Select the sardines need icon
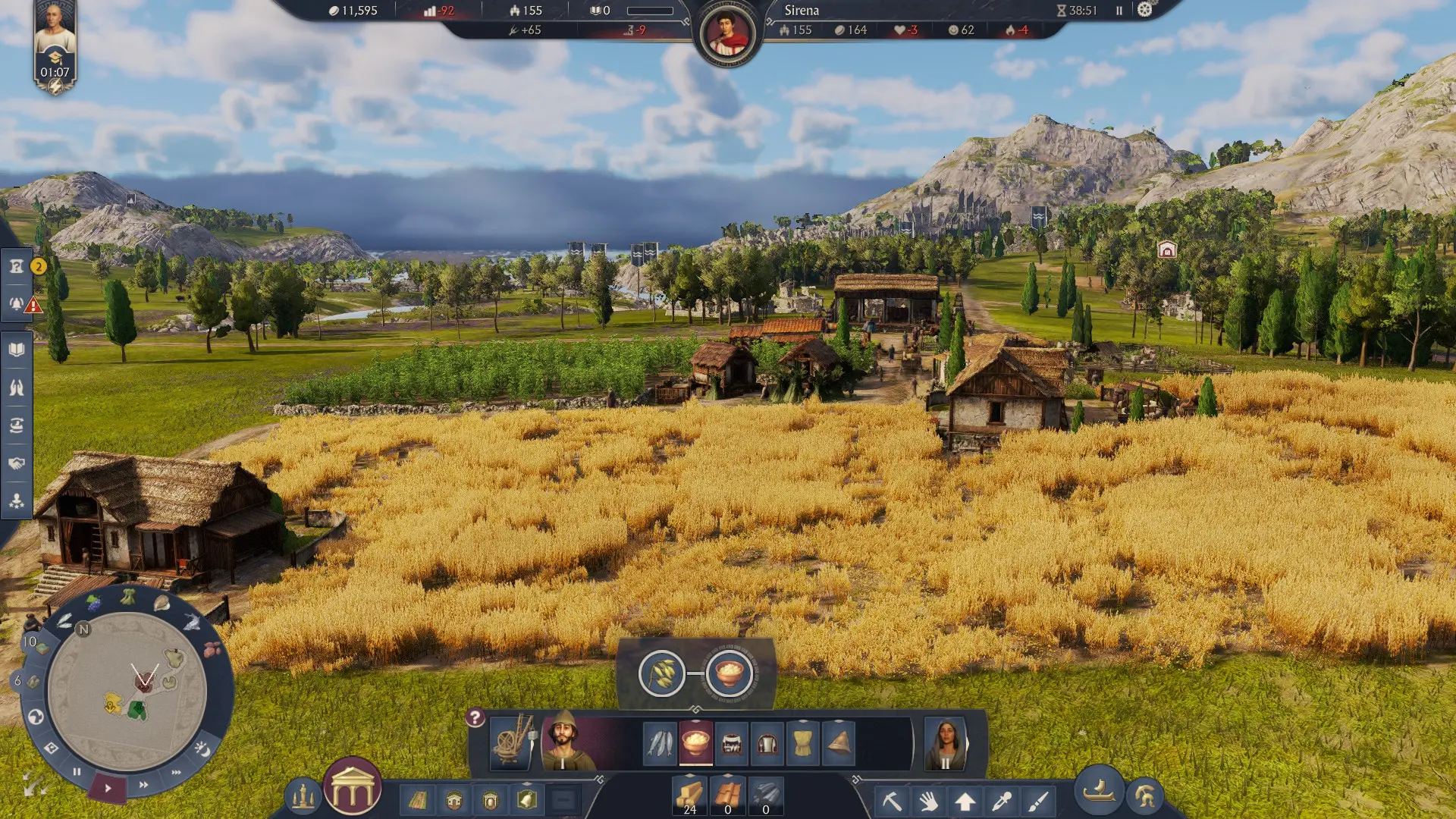 coord(660,742)
